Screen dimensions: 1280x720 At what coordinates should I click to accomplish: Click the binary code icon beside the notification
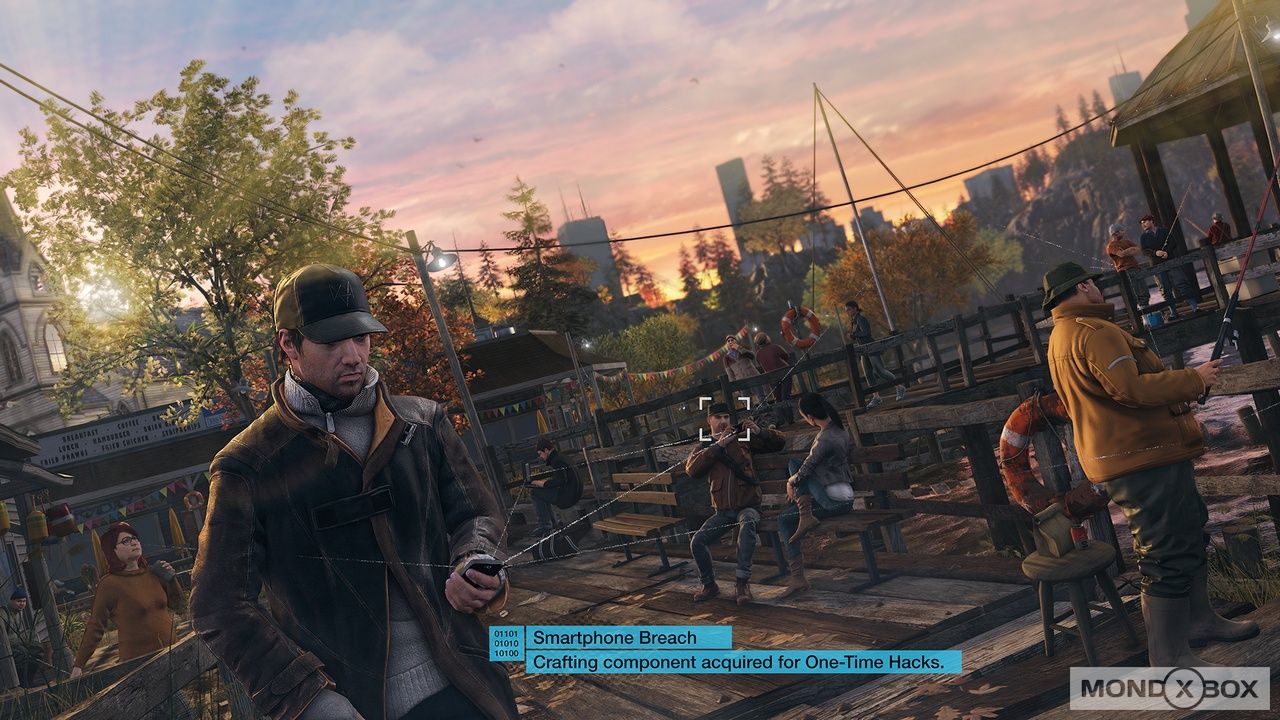(x=506, y=643)
